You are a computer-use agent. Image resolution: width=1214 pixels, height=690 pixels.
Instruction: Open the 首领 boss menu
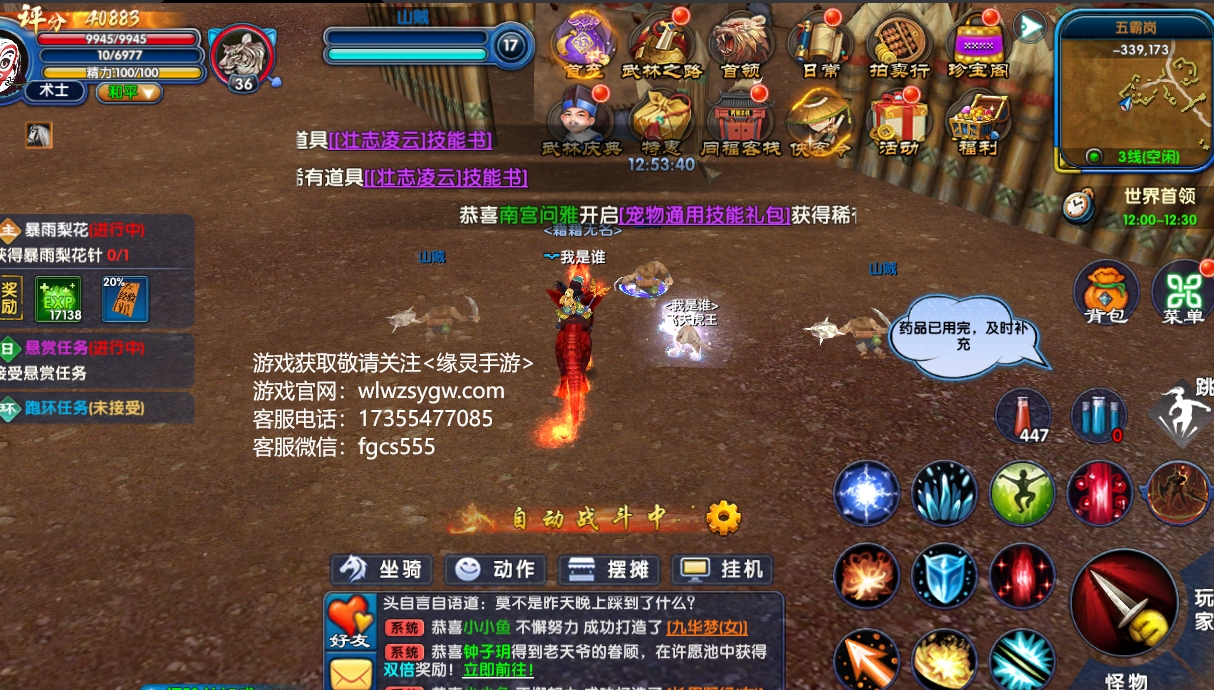coord(741,45)
